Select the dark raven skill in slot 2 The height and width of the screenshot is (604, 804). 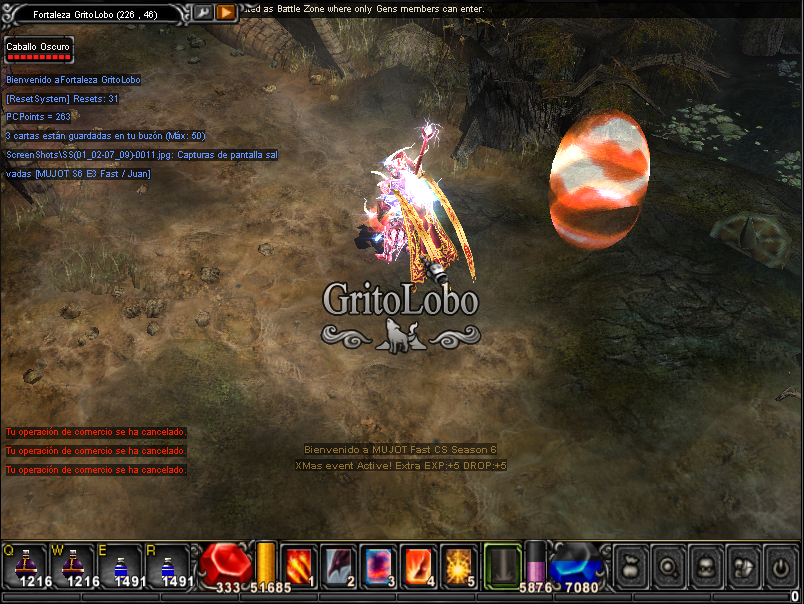338,565
